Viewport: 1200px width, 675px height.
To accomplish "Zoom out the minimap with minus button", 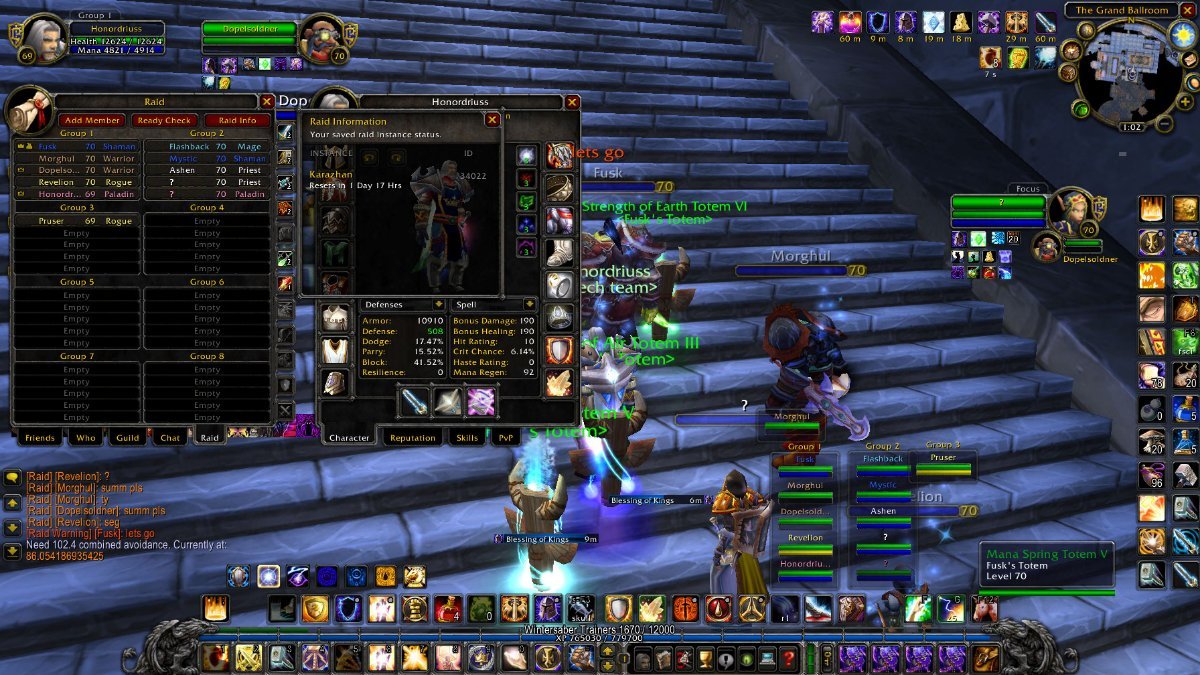I will click(1163, 125).
